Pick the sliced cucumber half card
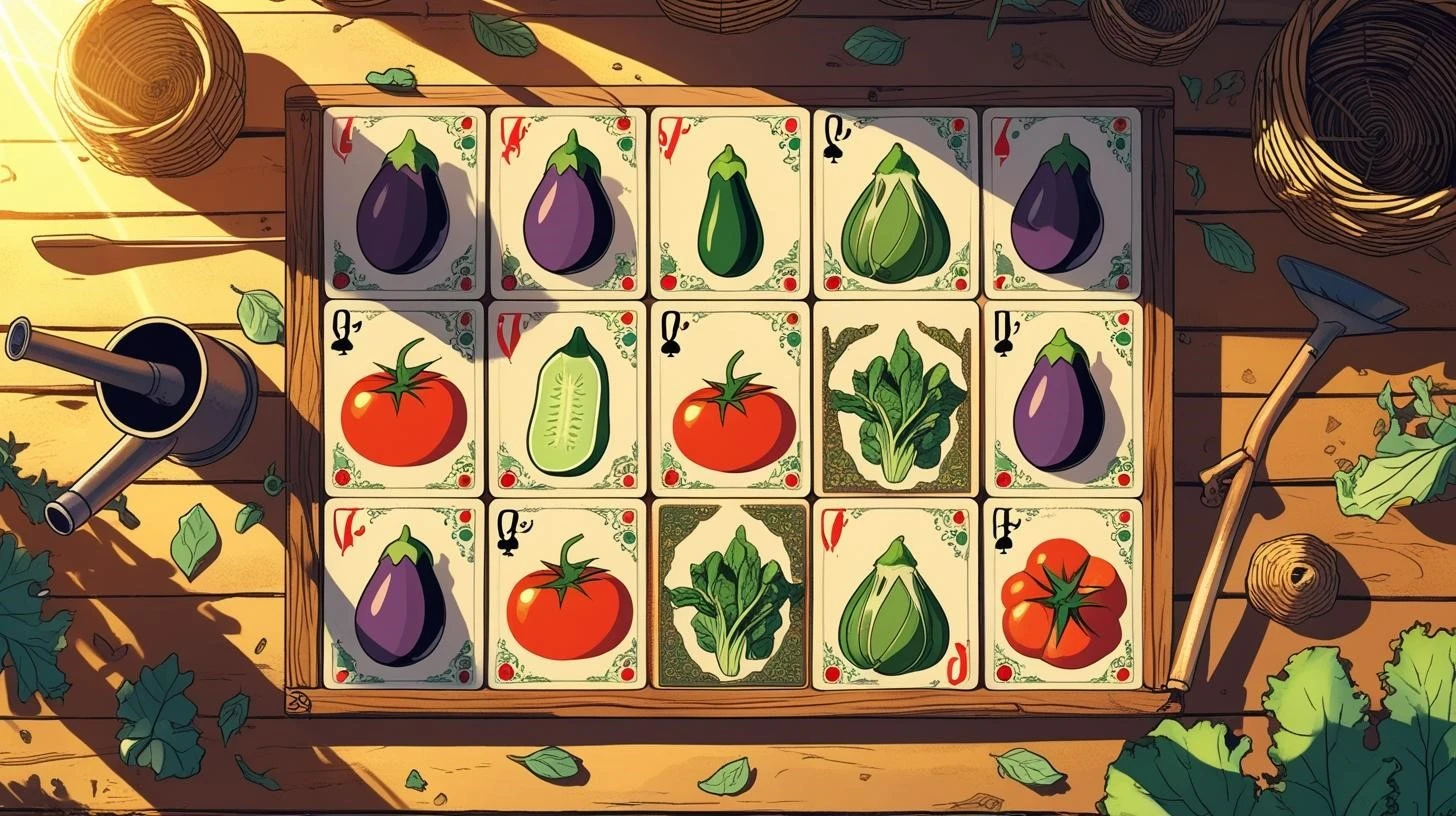This screenshot has width=1456, height=816. (567, 399)
